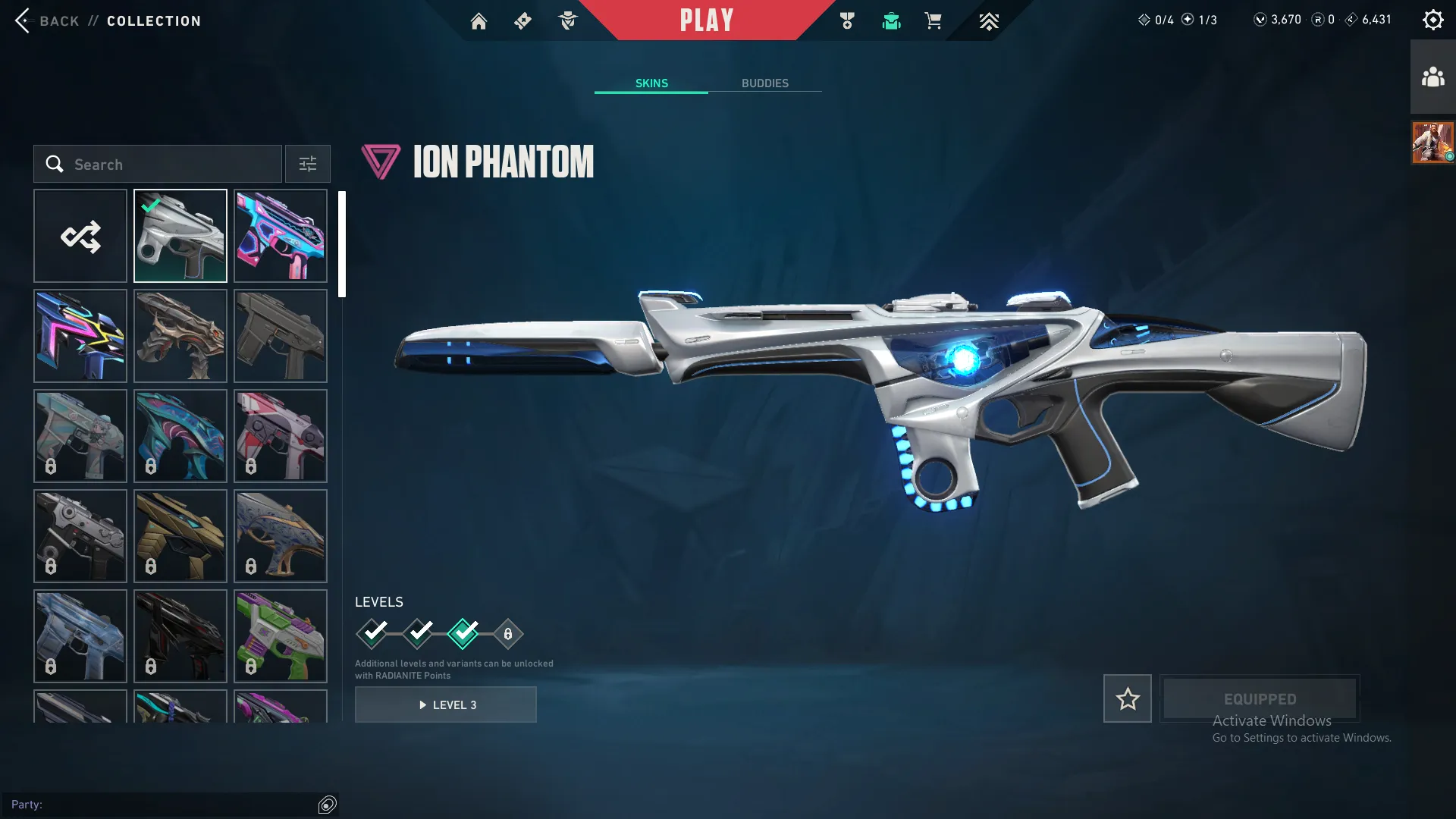Open the Store shopping cart icon
The image size is (1456, 819).
[x=934, y=20]
